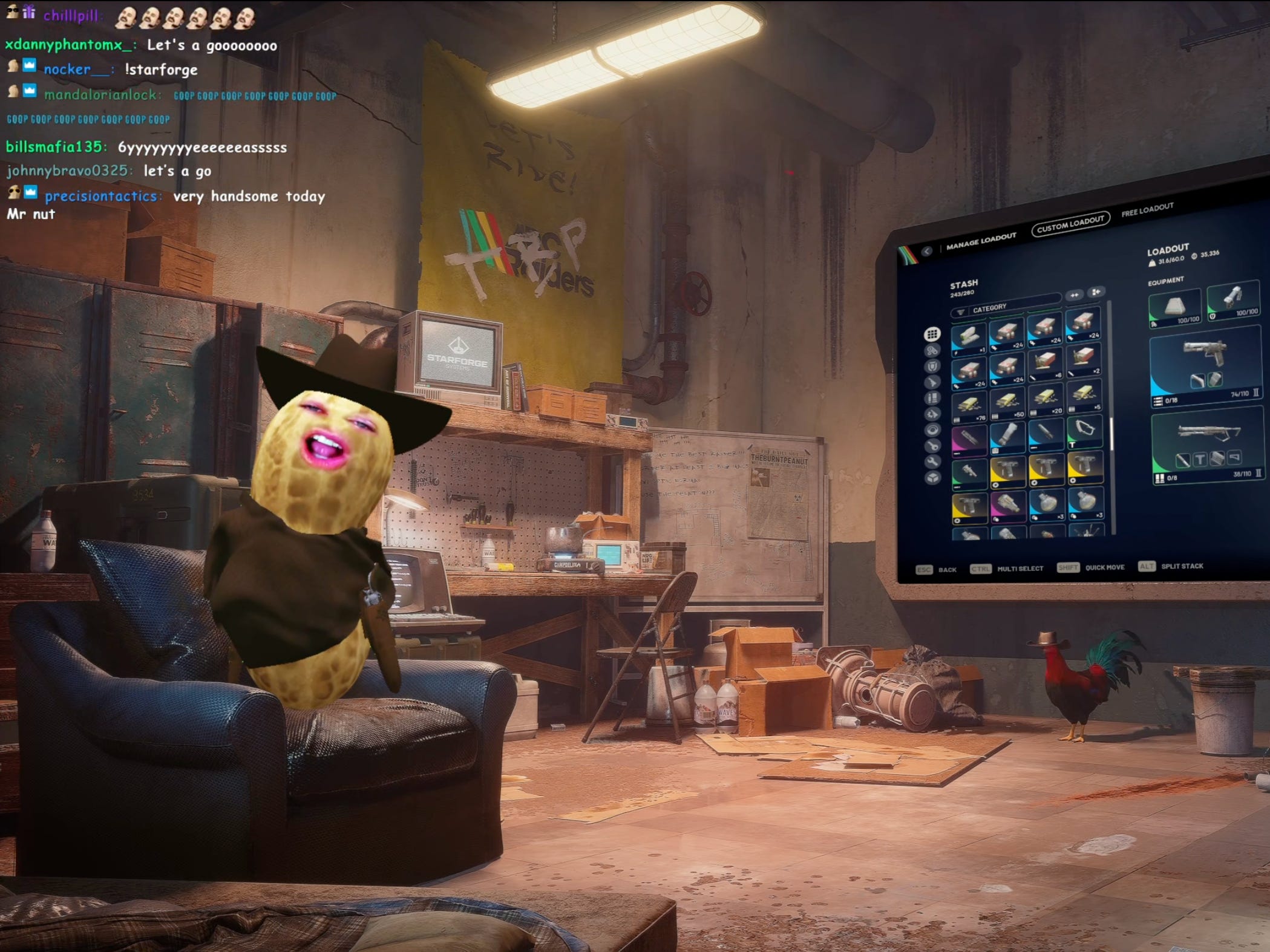Filter the stash by wrench category icon

pyautogui.click(x=932, y=461)
